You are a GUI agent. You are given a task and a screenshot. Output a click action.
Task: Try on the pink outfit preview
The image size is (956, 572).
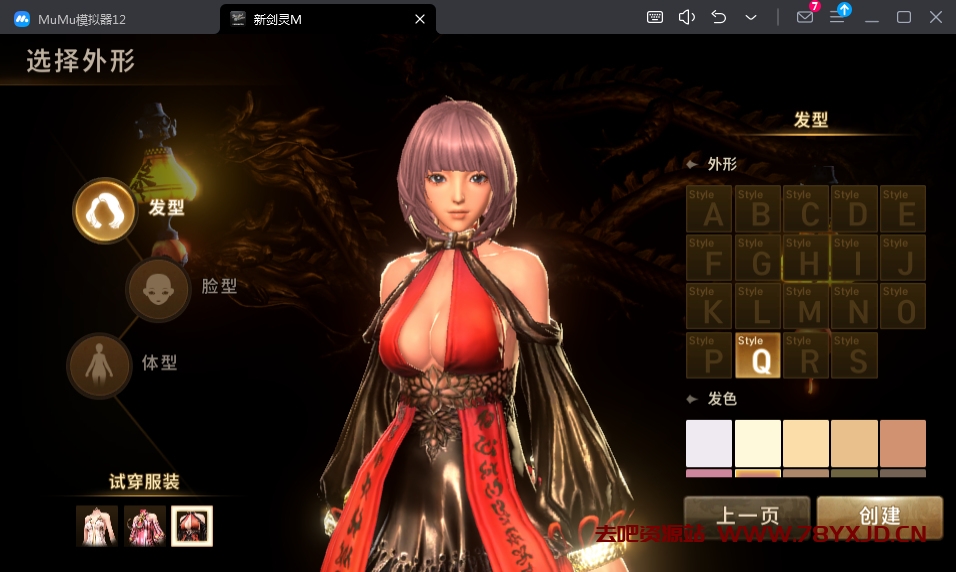[145, 526]
